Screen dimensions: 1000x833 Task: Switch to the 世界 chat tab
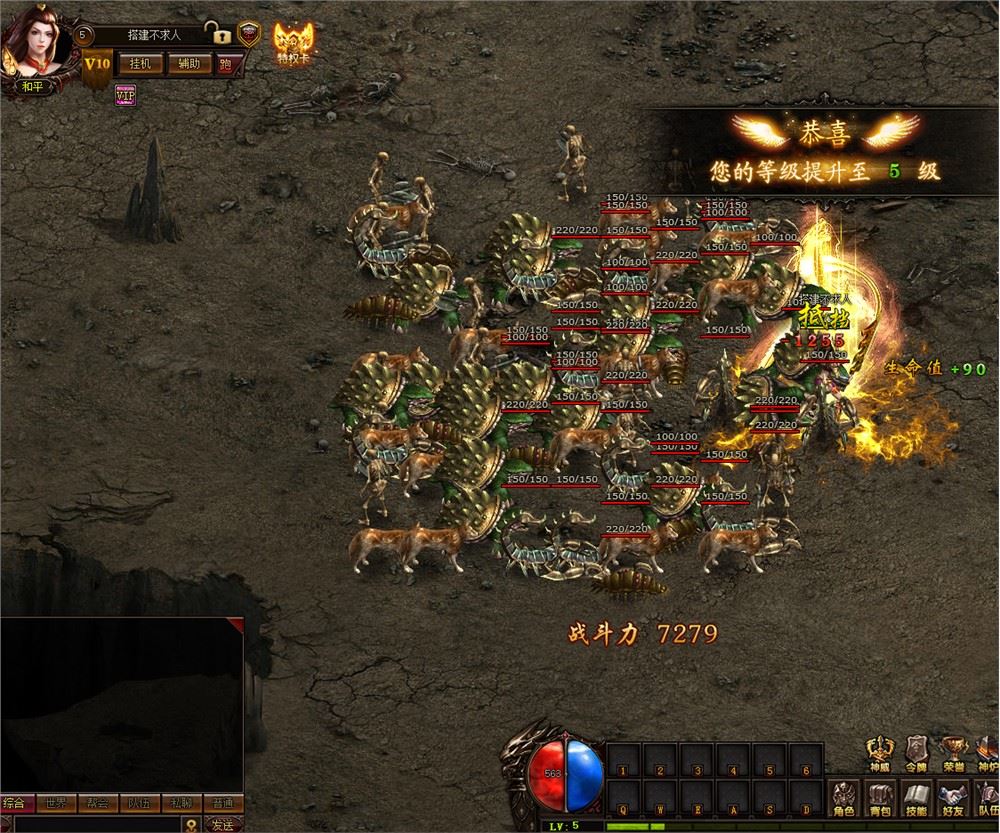pos(56,803)
